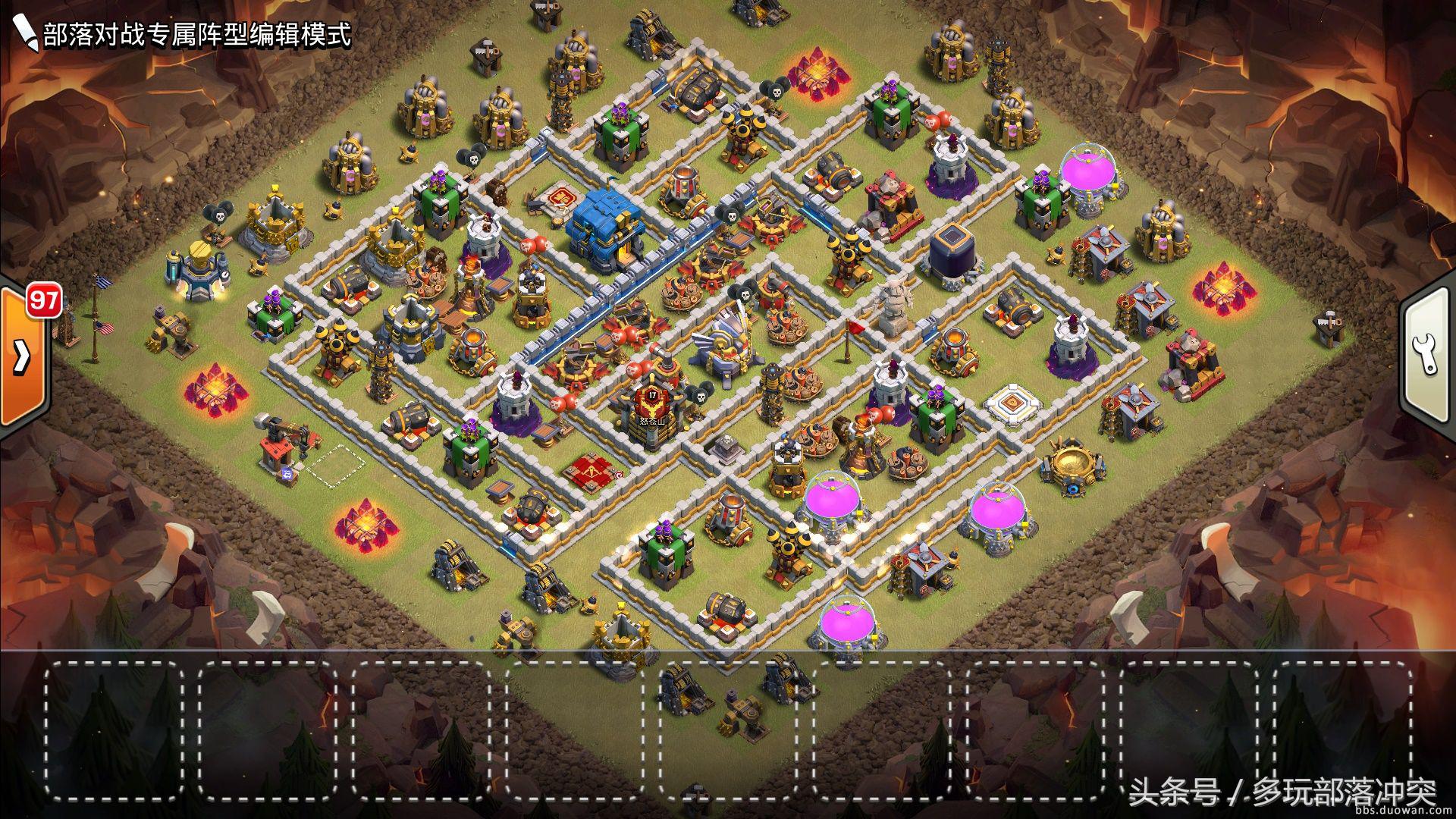
Task: Expand the orange arrow panel with 97 badge
Action: [x=21, y=355]
